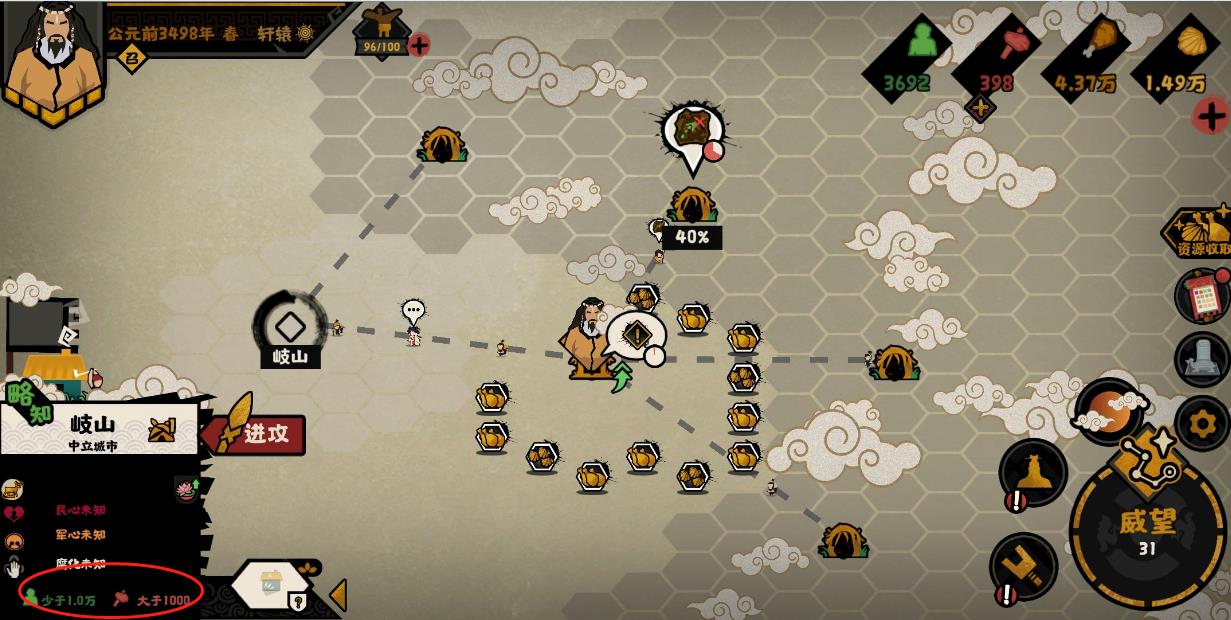Increase anvil capacity with plus button
The image size is (1231, 620).
tap(419, 45)
